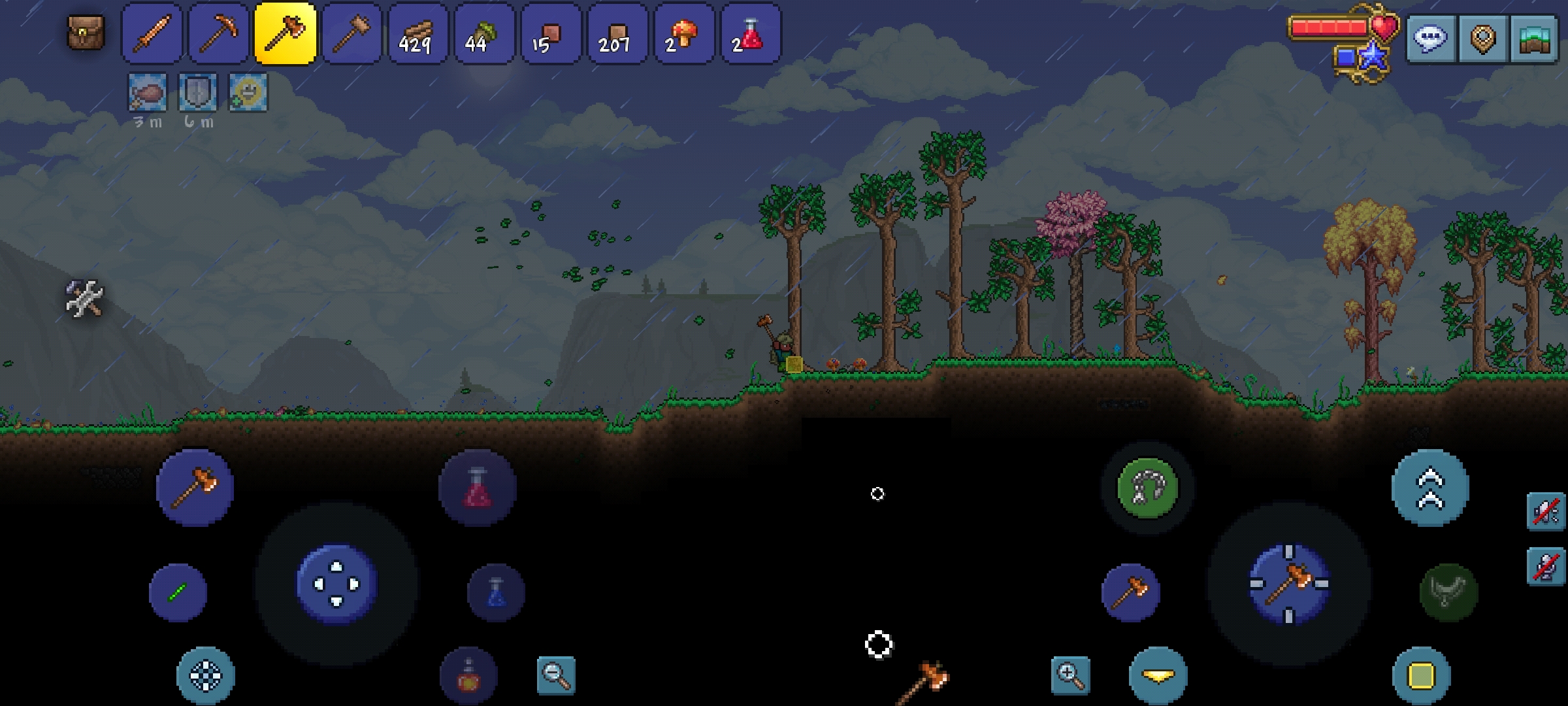
Task: Use the quick mana blue potion button
Action: (496, 592)
